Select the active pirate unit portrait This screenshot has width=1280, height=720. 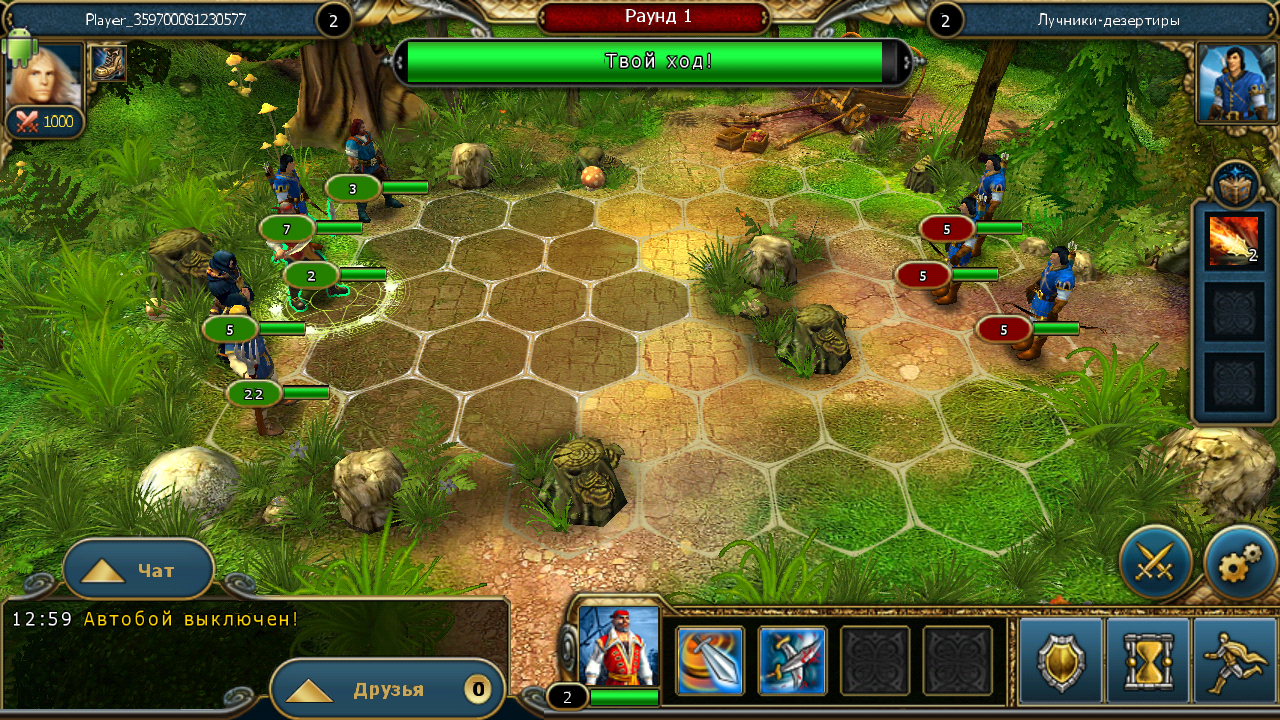click(x=619, y=645)
